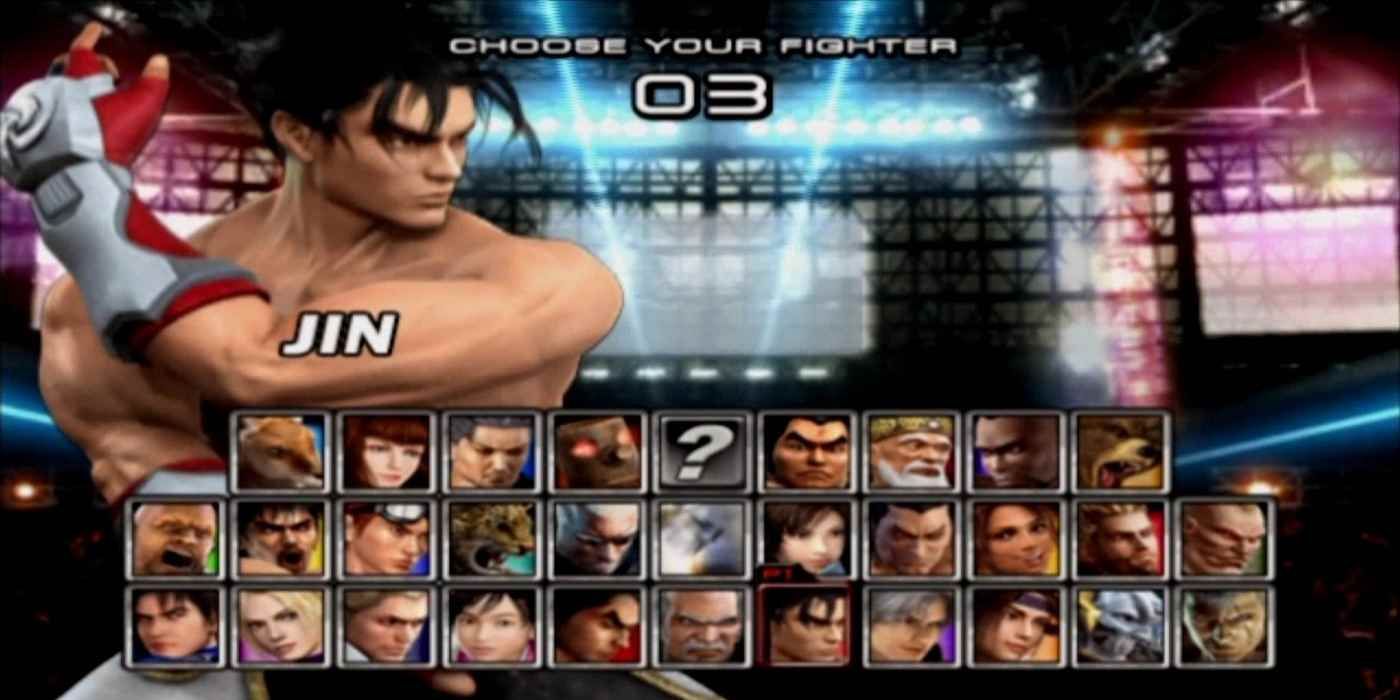Select Ganryu the sumo wrestler portrait

click(806, 451)
